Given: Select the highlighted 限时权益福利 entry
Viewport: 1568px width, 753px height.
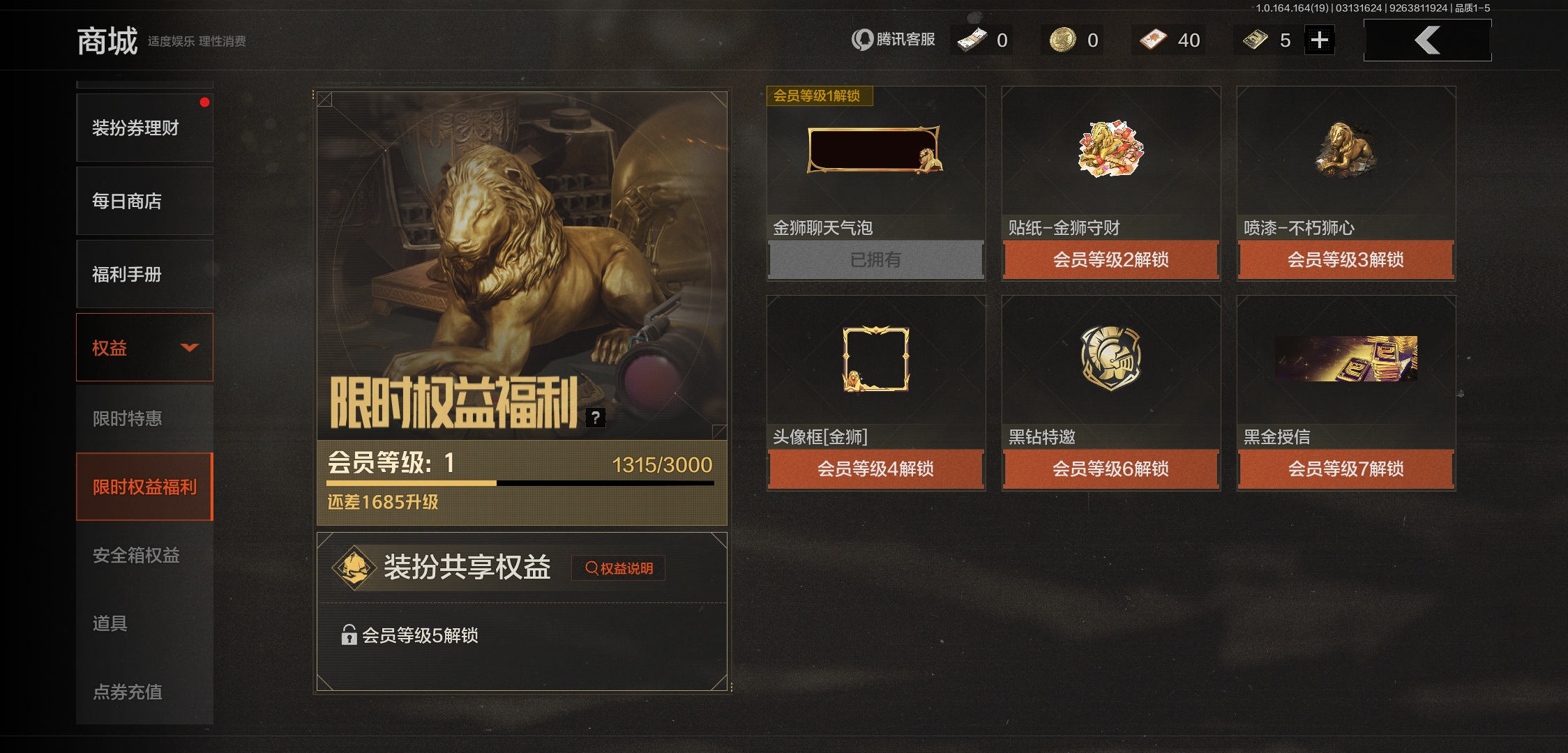Looking at the screenshot, I should point(144,487).
